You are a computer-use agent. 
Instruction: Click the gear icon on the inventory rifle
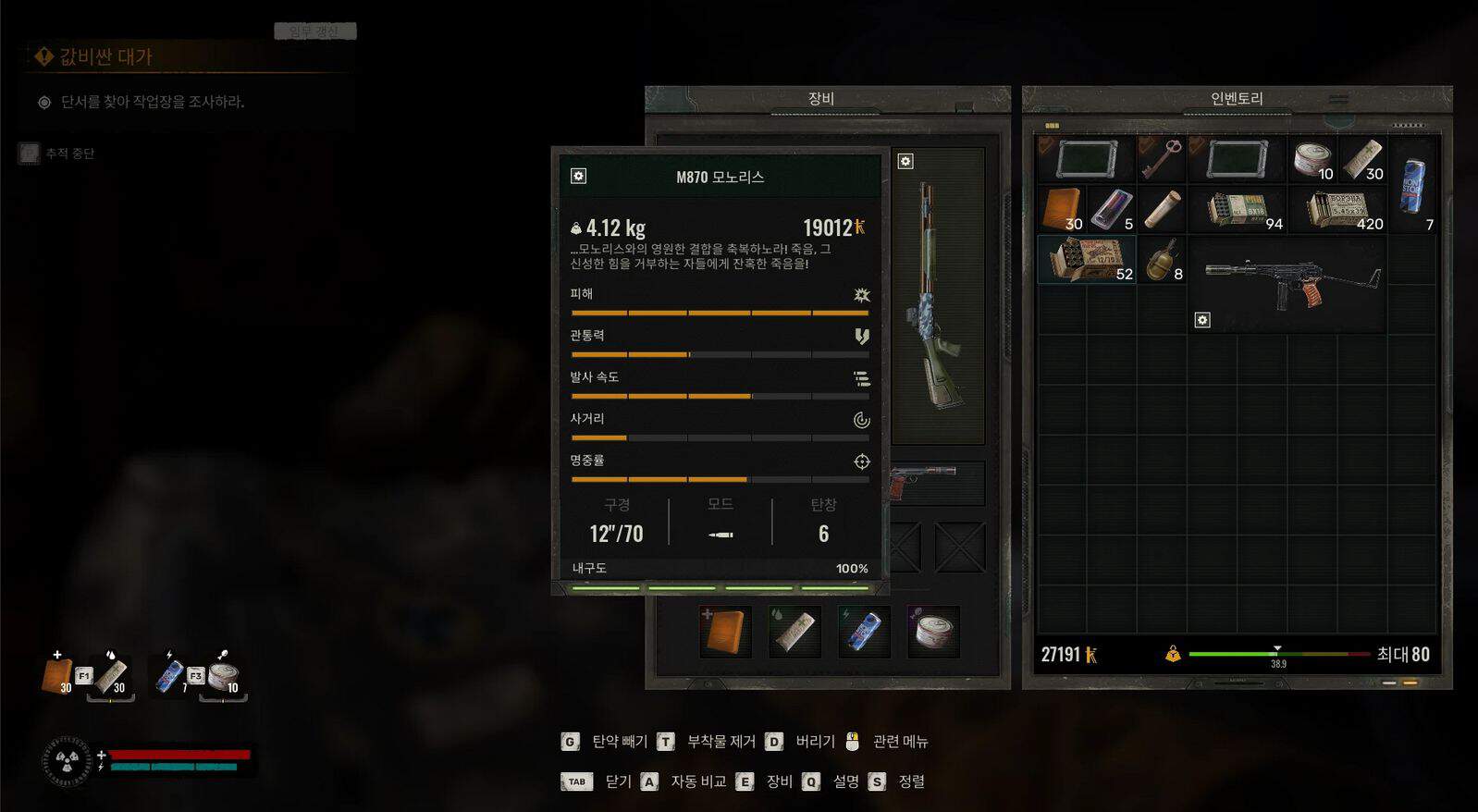[x=1202, y=320]
